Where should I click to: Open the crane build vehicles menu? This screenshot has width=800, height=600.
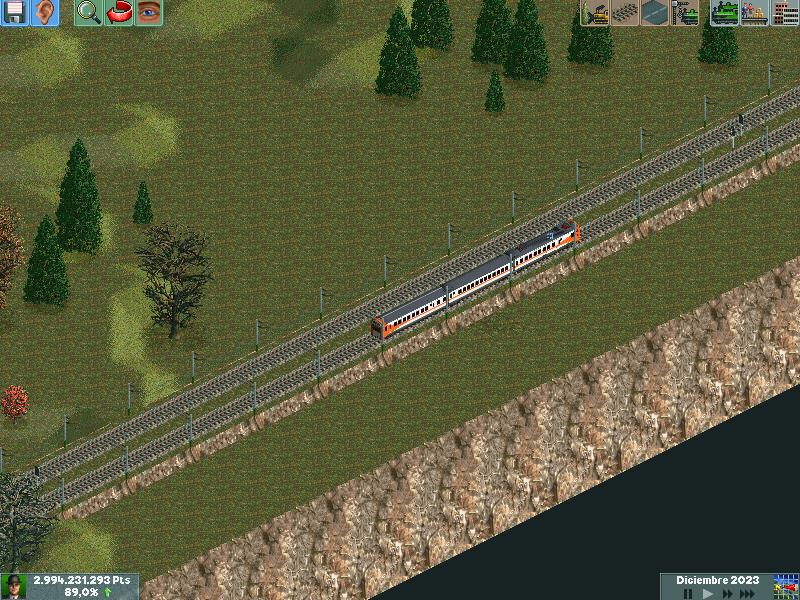coord(686,13)
